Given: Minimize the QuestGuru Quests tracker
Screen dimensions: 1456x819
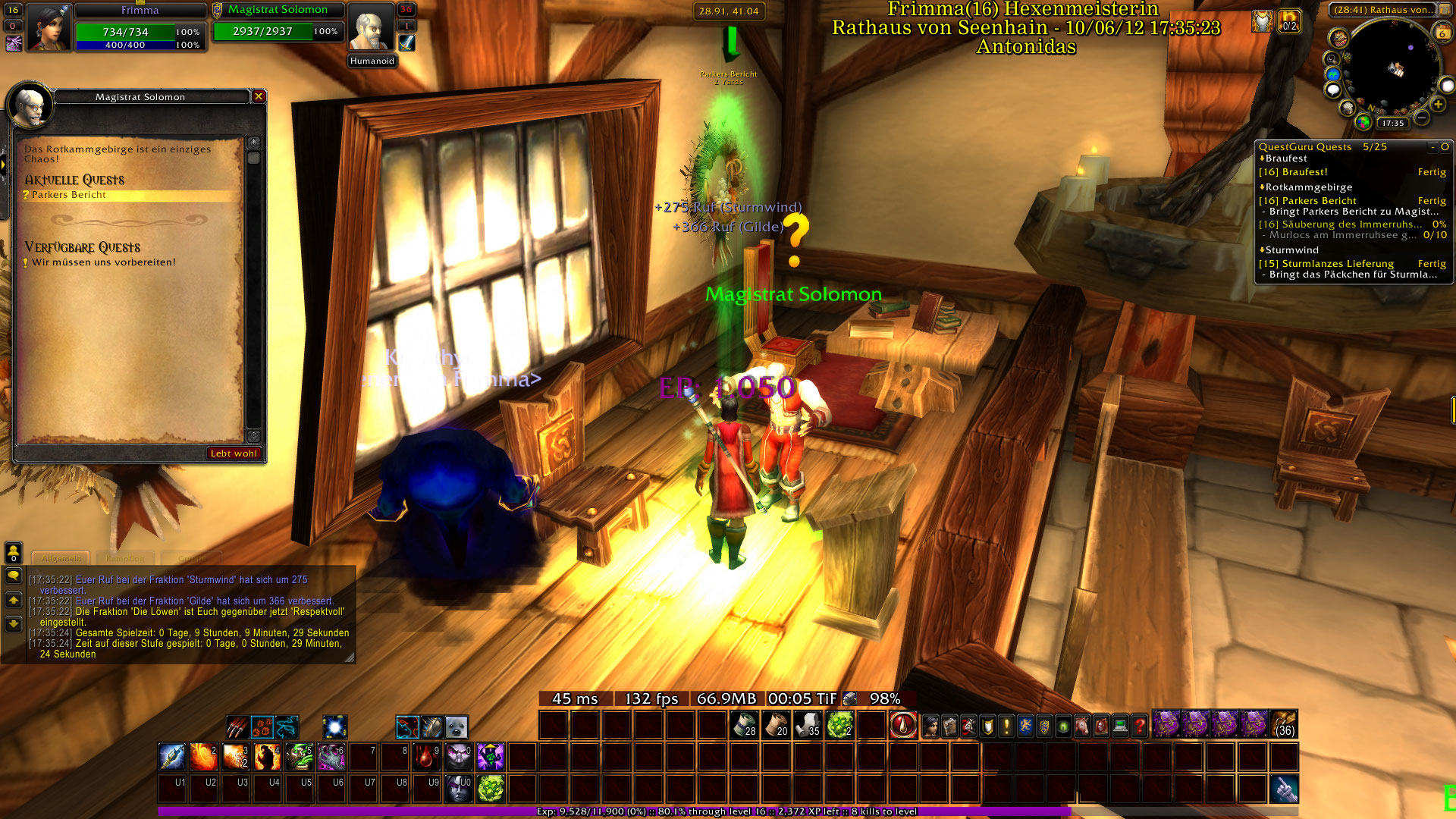Looking at the screenshot, I should (x=1432, y=147).
